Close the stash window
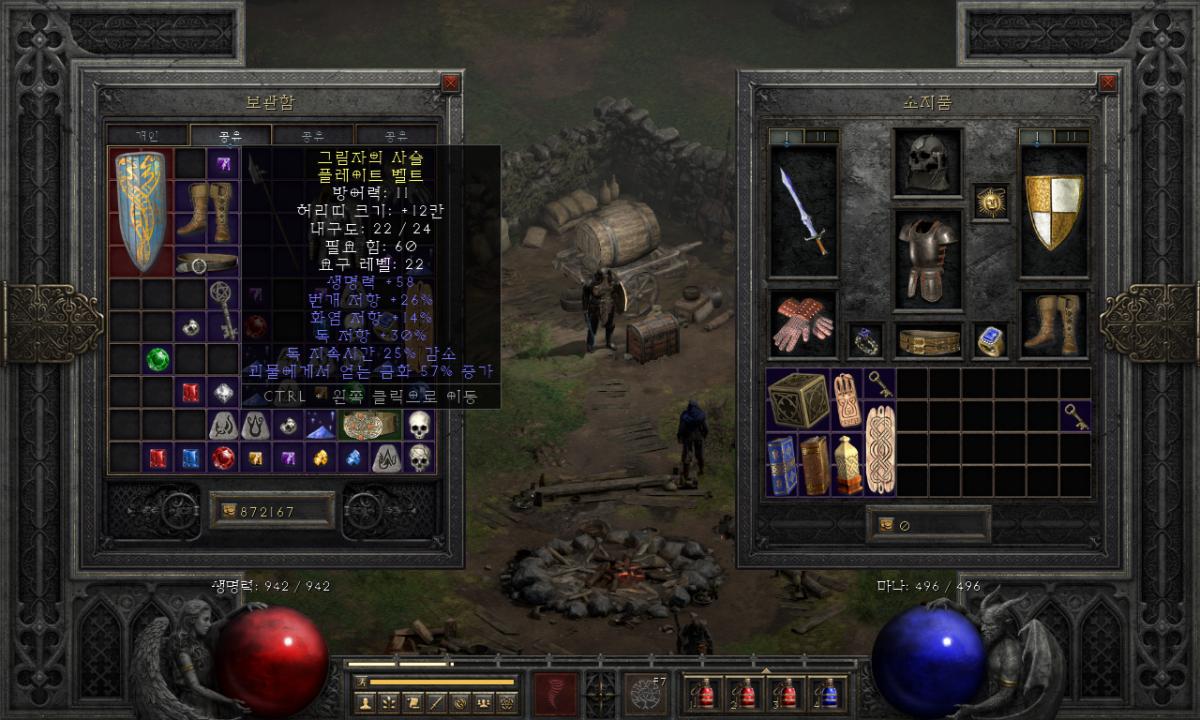Image resolution: width=1200 pixels, height=720 pixels. point(450,83)
